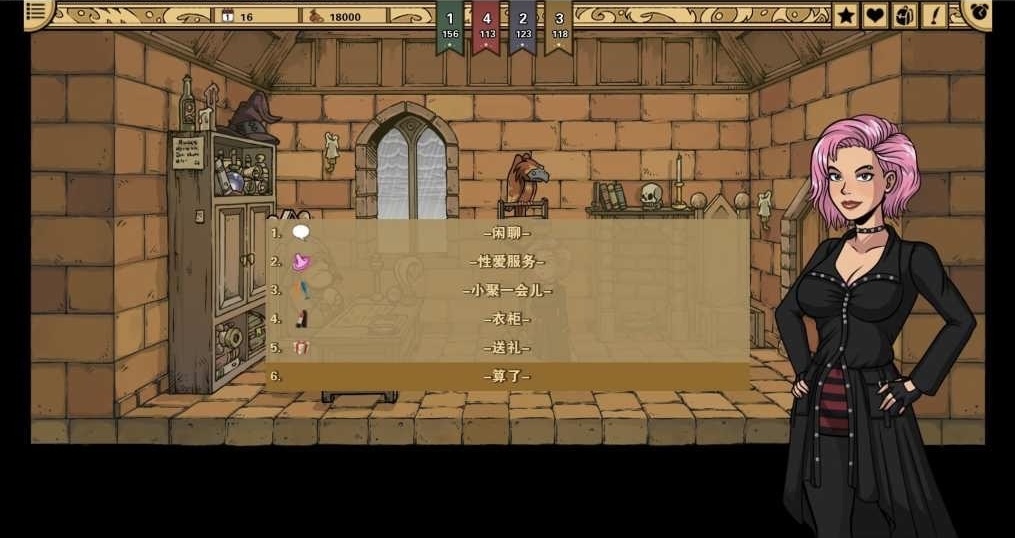Click the star icon in the top bar
This screenshot has width=1015, height=538.
coord(846,15)
